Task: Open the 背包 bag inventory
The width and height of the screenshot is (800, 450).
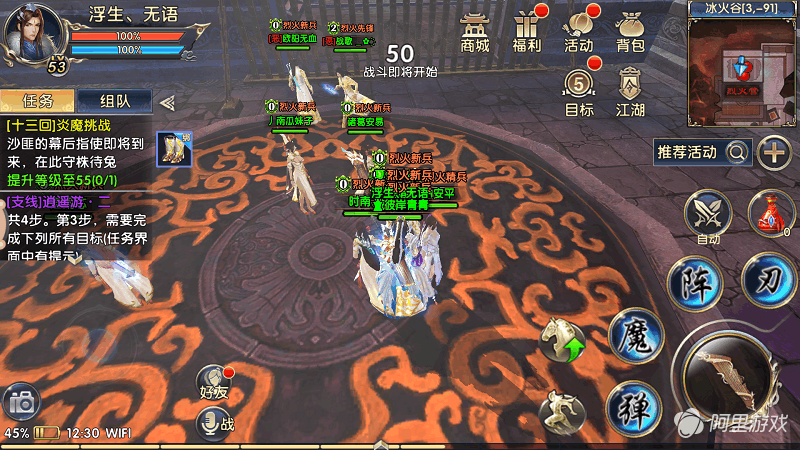Action: (x=629, y=32)
